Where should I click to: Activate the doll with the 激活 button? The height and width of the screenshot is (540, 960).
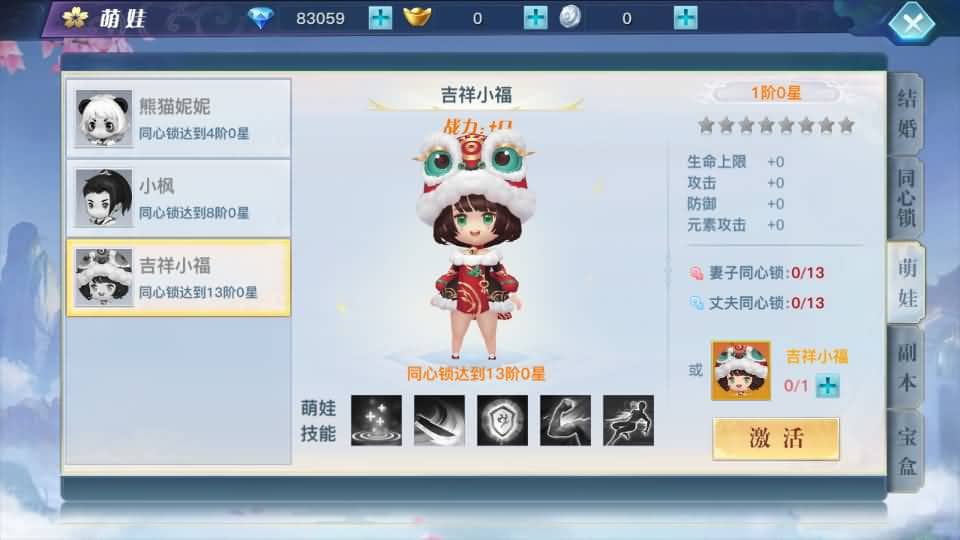tap(775, 438)
